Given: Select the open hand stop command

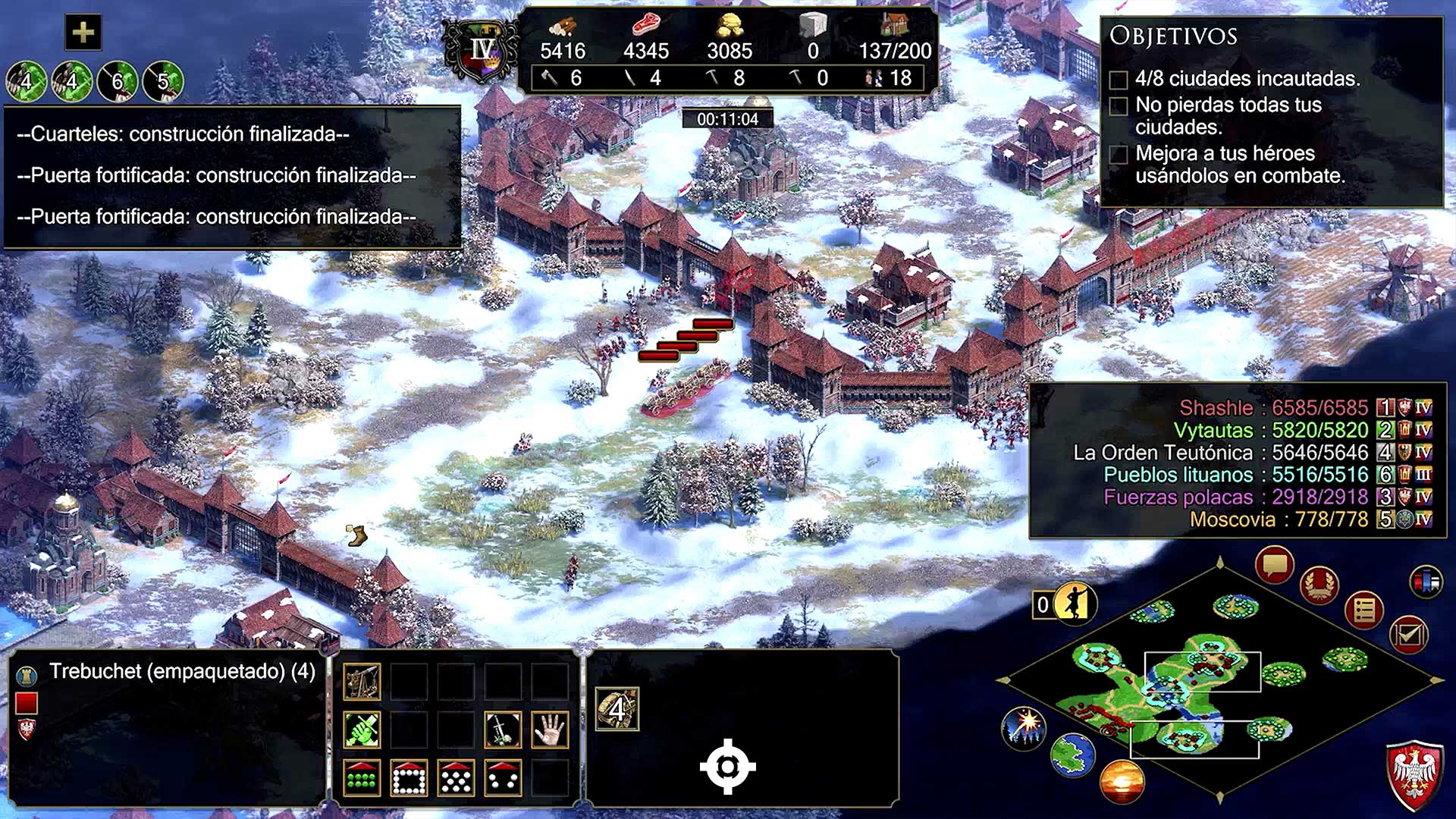Looking at the screenshot, I should [x=550, y=730].
